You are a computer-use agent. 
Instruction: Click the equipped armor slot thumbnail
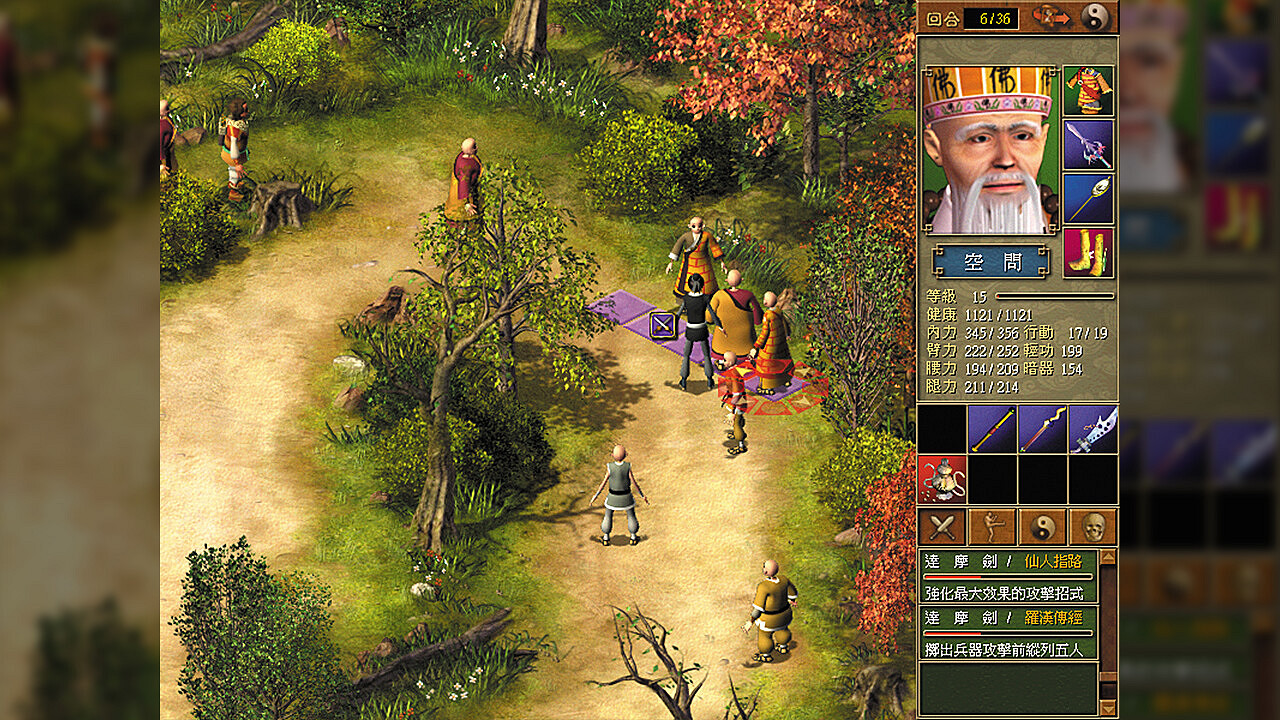click(x=1087, y=90)
